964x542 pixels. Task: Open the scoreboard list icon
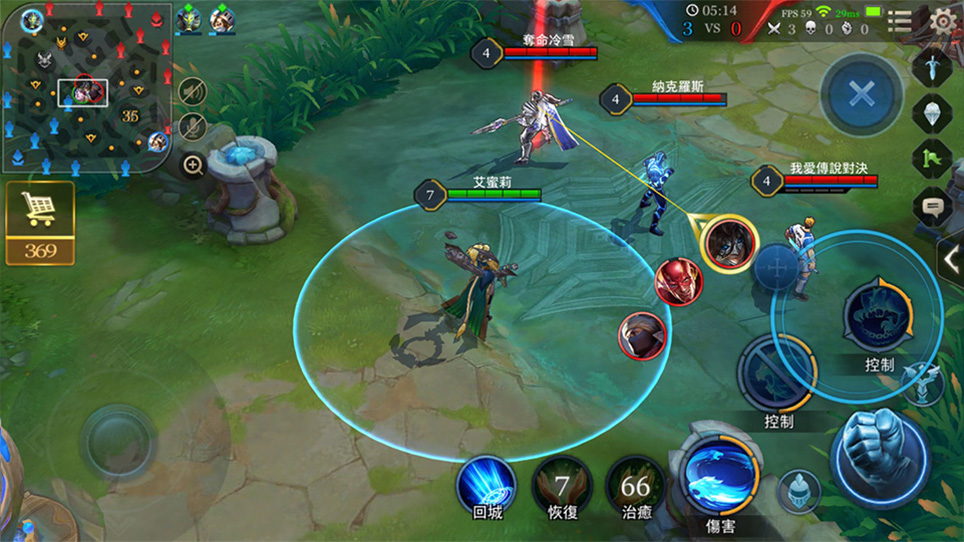[899, 21]
